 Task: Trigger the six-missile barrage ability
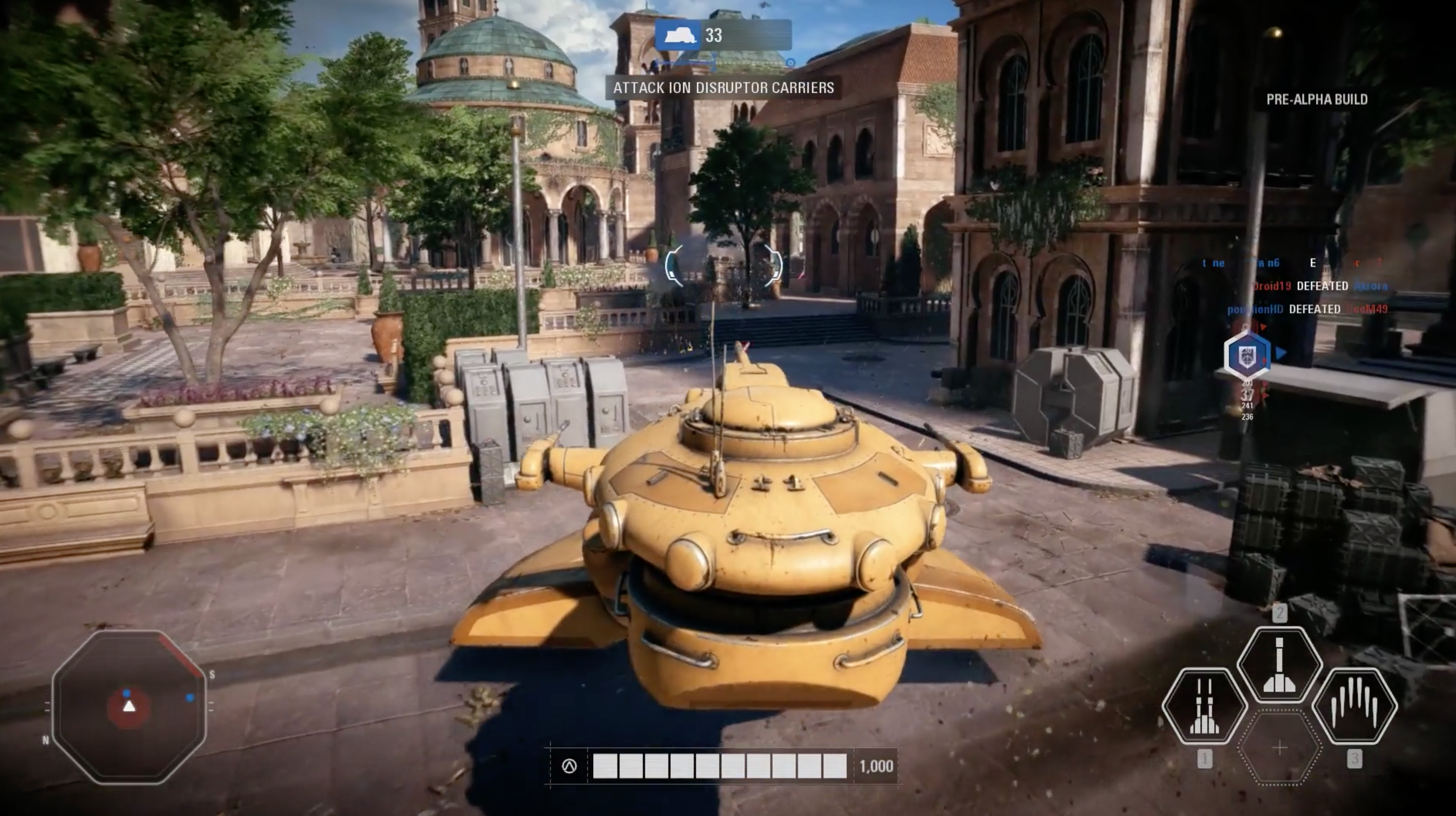(1354, 707)
